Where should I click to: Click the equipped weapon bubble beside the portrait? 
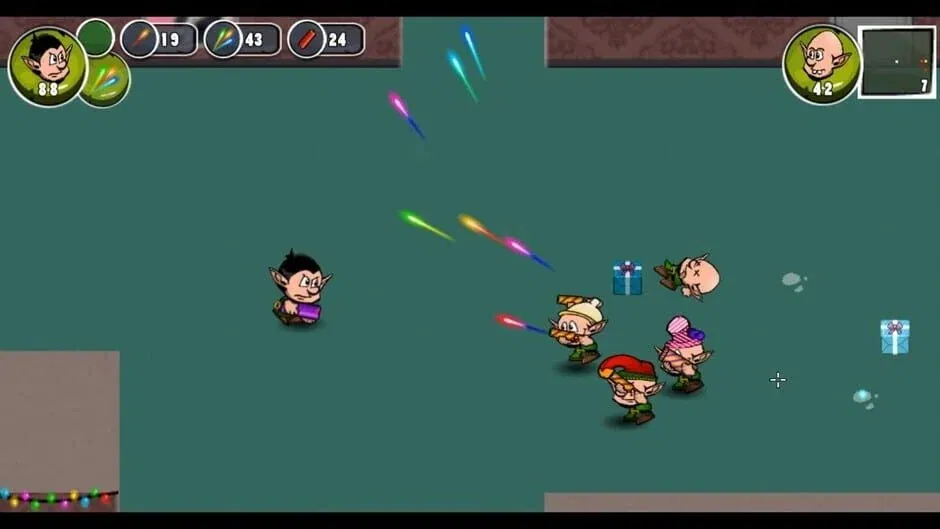(106, 82)
